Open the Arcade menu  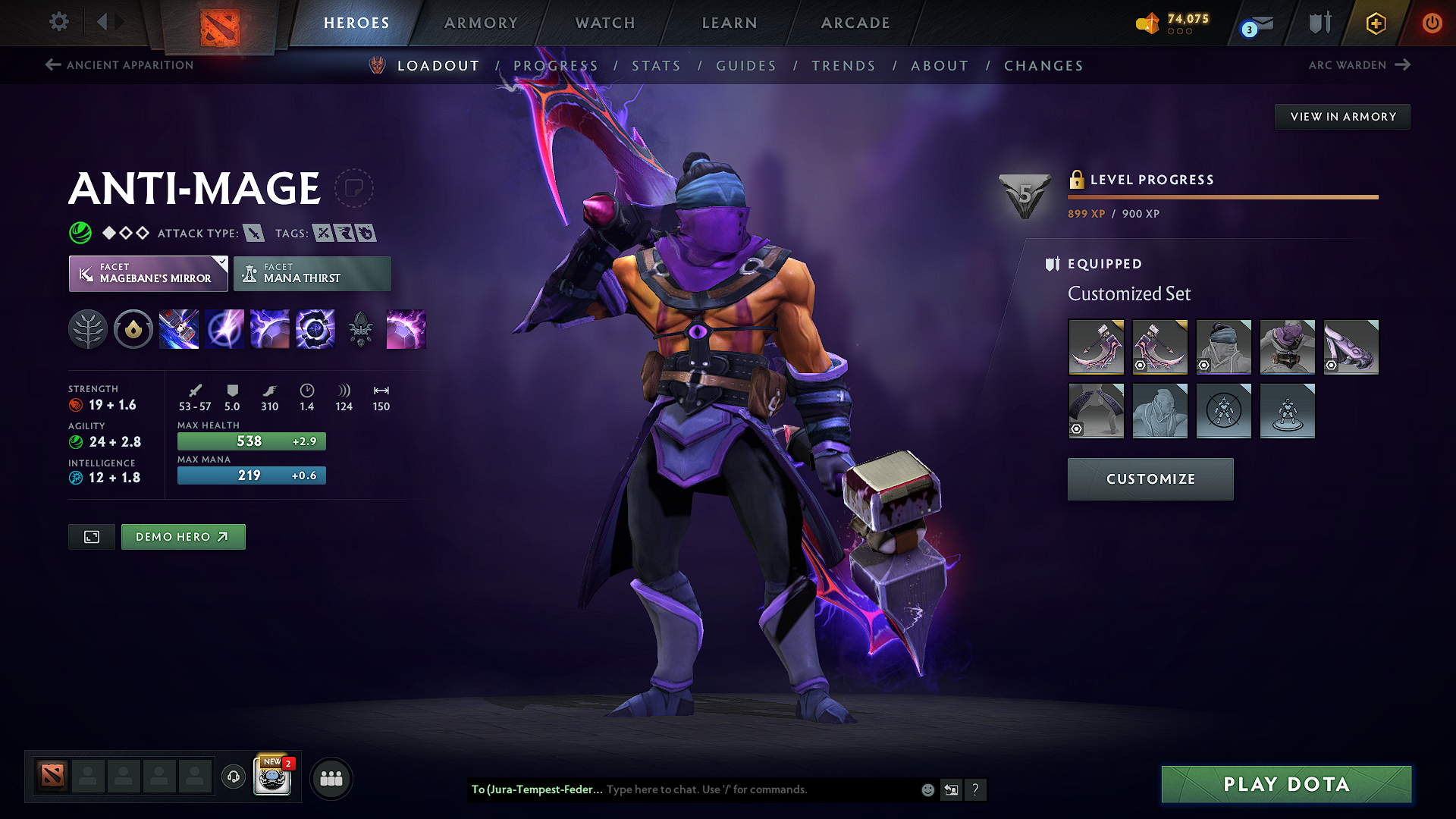tap(855, 23)
